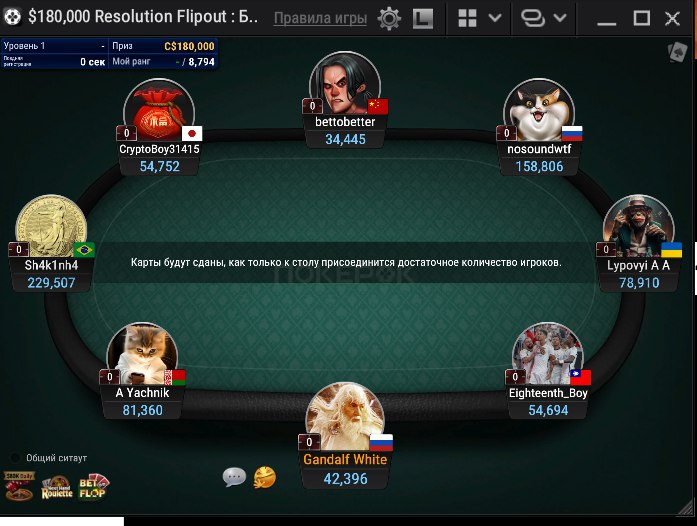Click the square L icon in the header
Image resolution: width=697 pixels, height=526 pixels.
pos(422,19)
